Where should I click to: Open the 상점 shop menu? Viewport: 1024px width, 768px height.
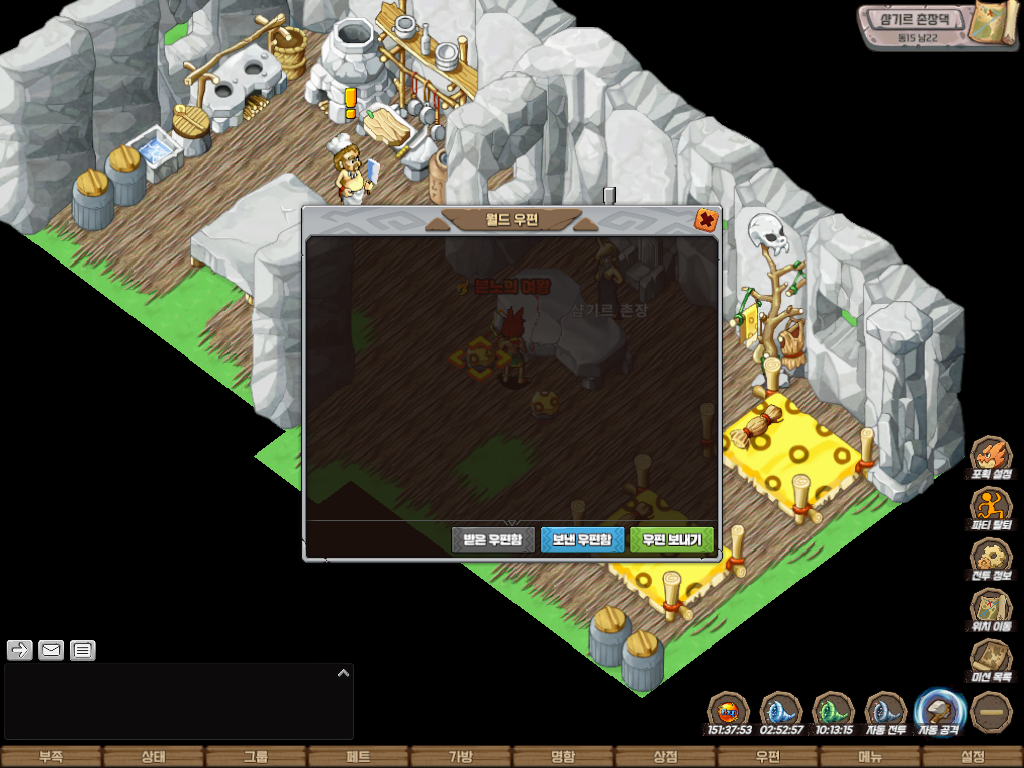(x=665, y=757)
